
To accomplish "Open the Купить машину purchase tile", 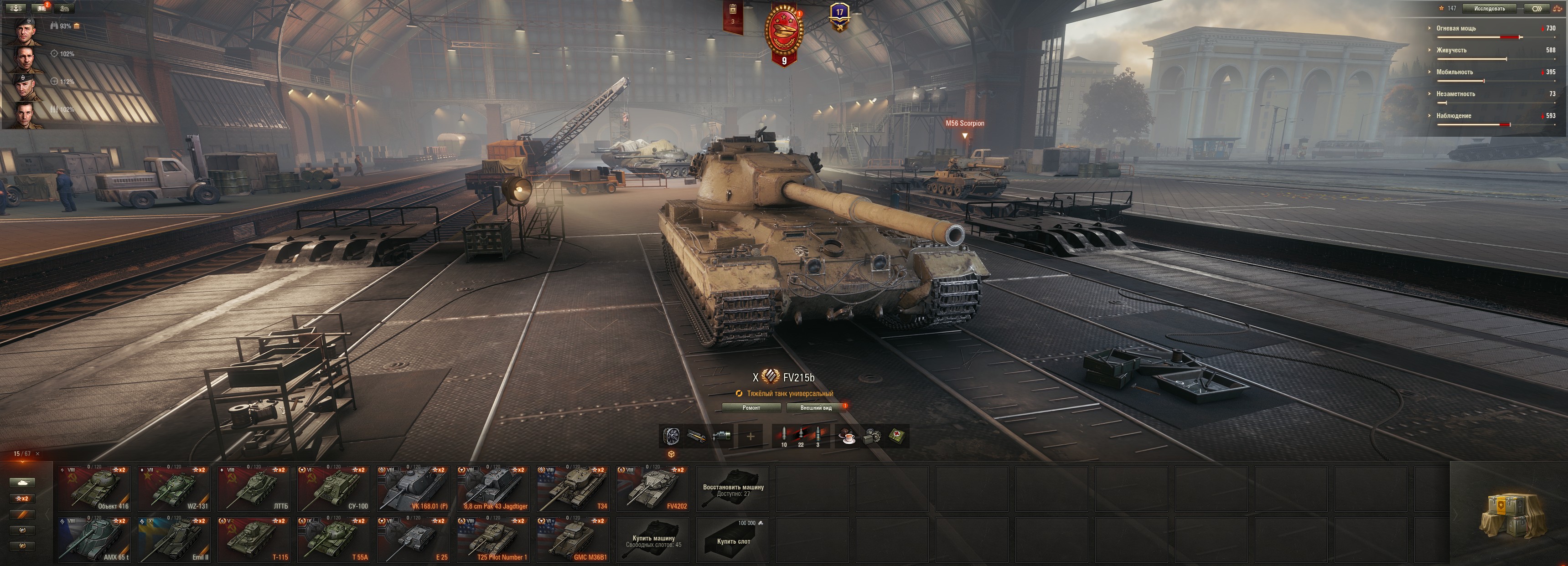I will coord(653,540).
